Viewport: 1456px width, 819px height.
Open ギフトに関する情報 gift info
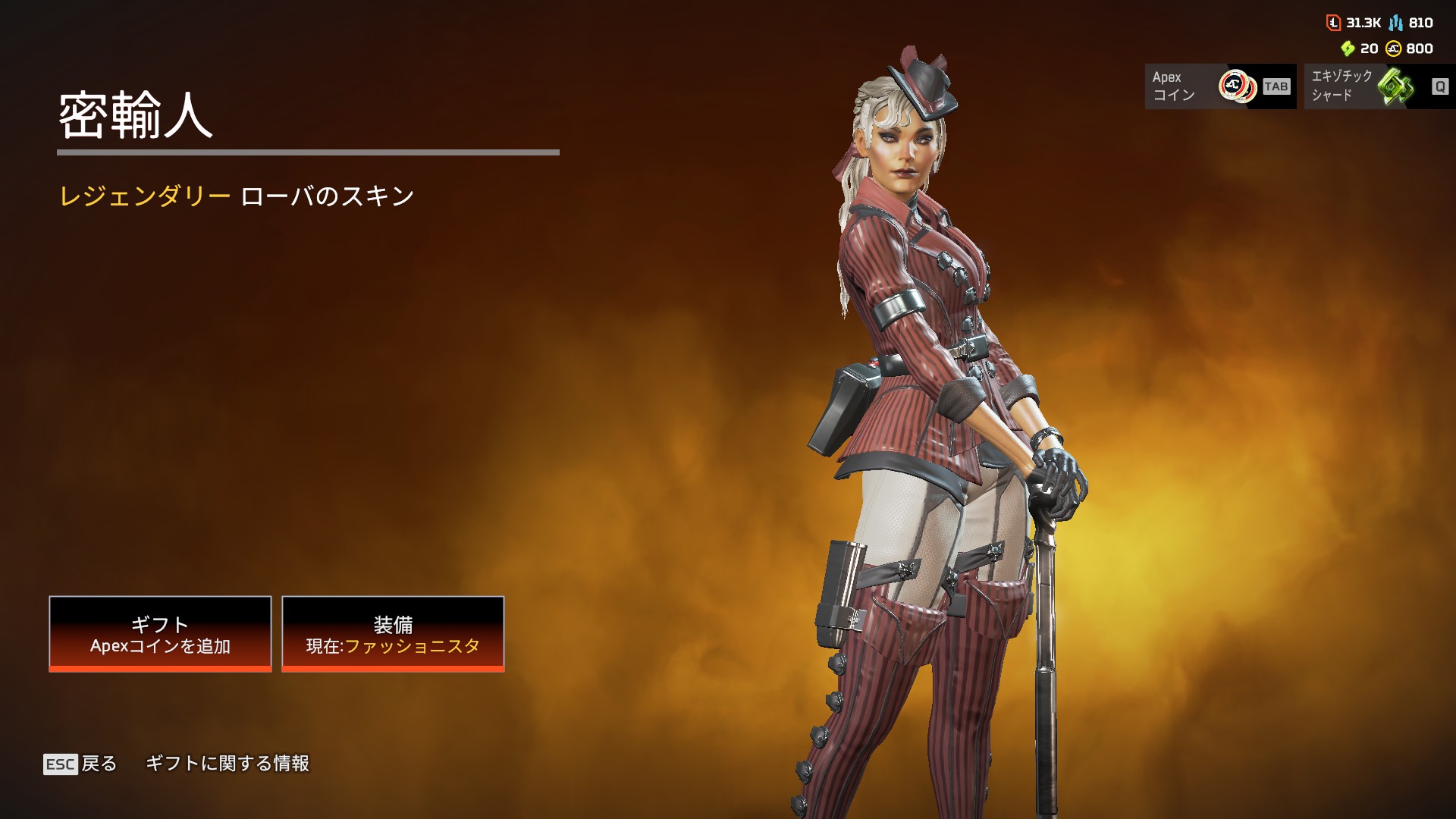pyautogui.click(x=227, y=764)
